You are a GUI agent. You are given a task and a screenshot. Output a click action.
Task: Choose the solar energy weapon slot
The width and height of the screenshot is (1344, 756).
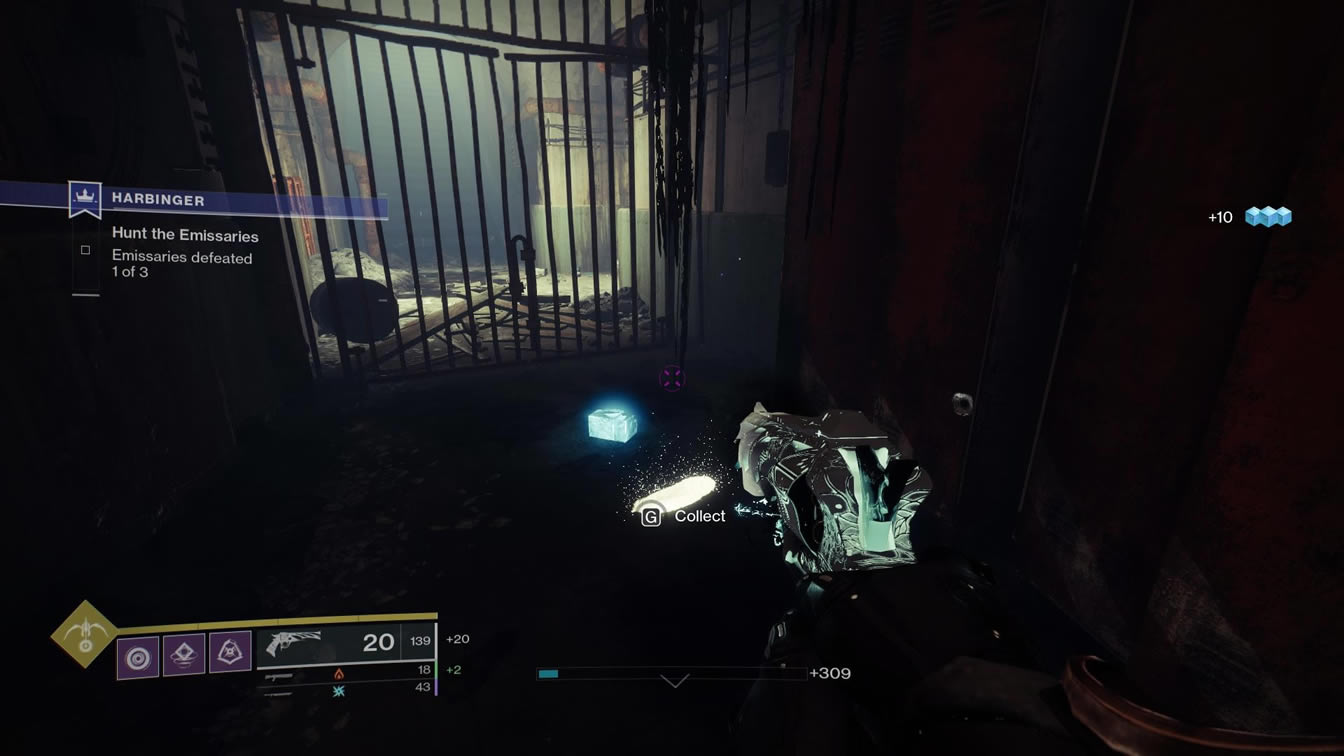338,675
